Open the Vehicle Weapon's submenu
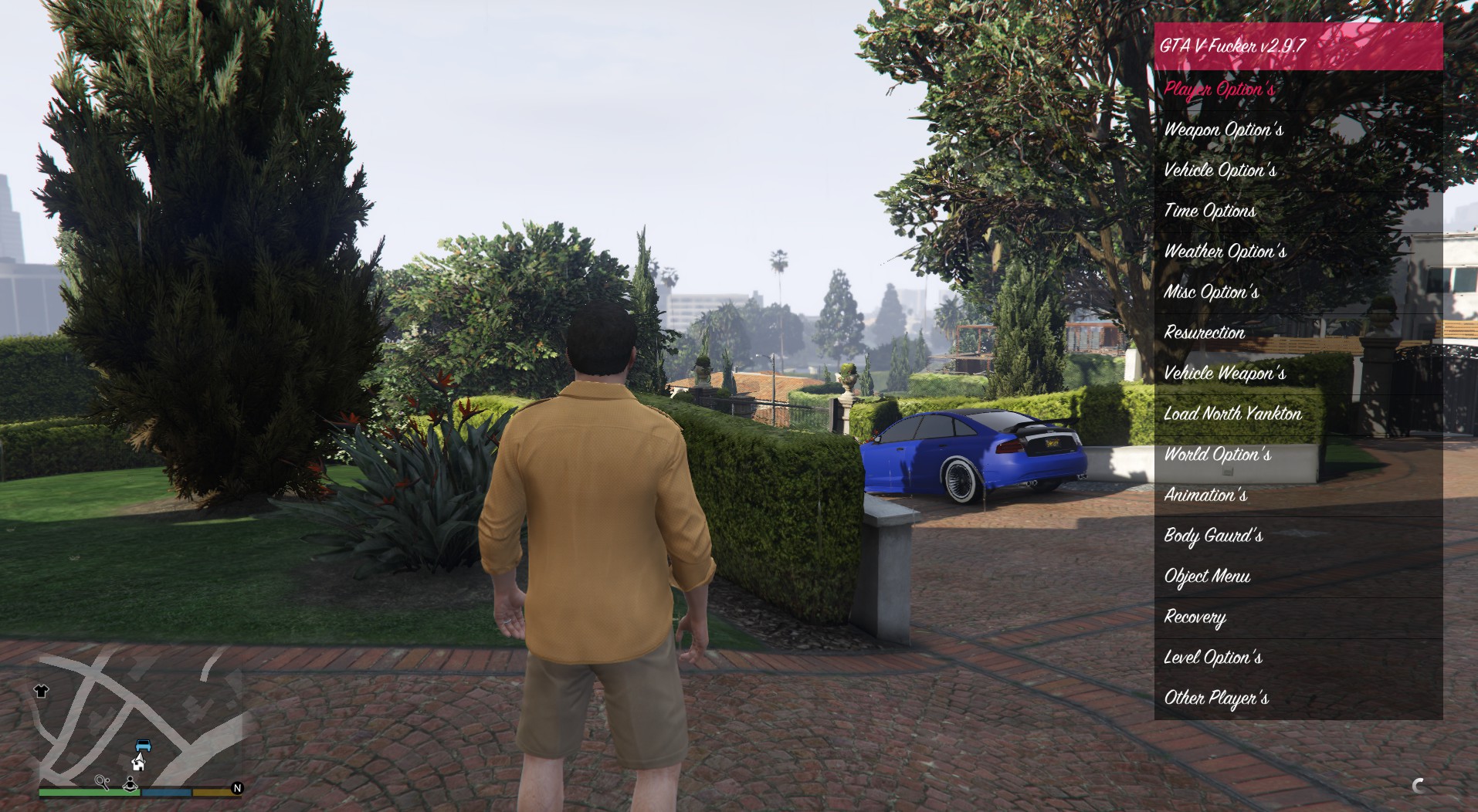This screenshot has height=812, width=1478. point(1225,374)
